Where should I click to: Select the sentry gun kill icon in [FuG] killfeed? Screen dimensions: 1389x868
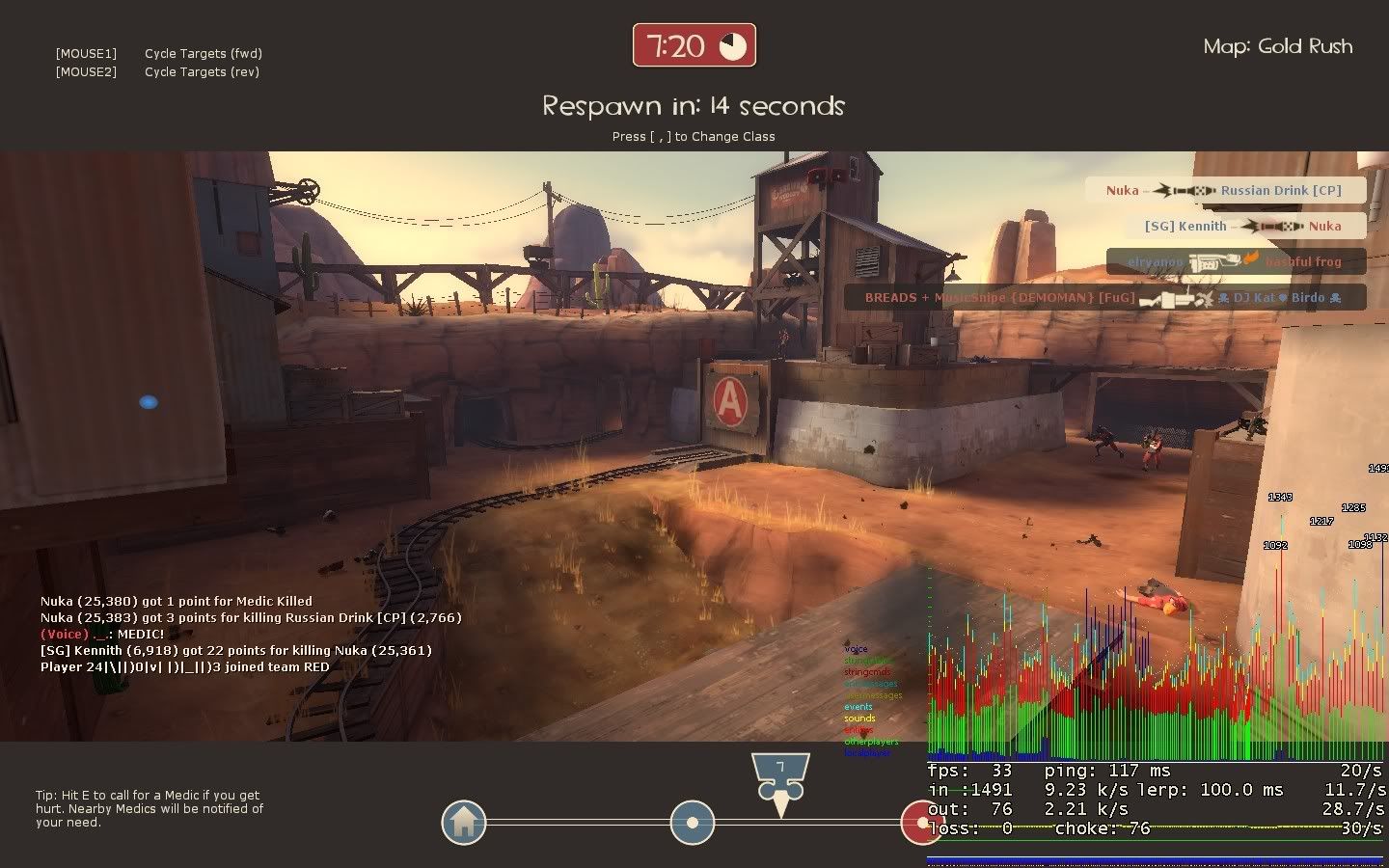[x=1177, y=299]
